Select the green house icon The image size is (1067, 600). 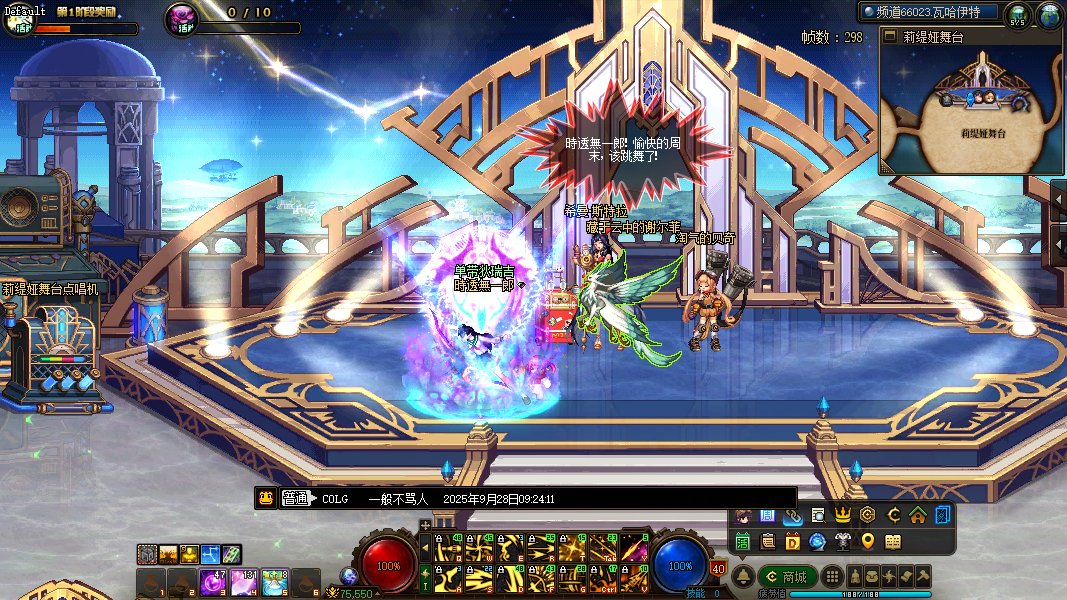917,516
